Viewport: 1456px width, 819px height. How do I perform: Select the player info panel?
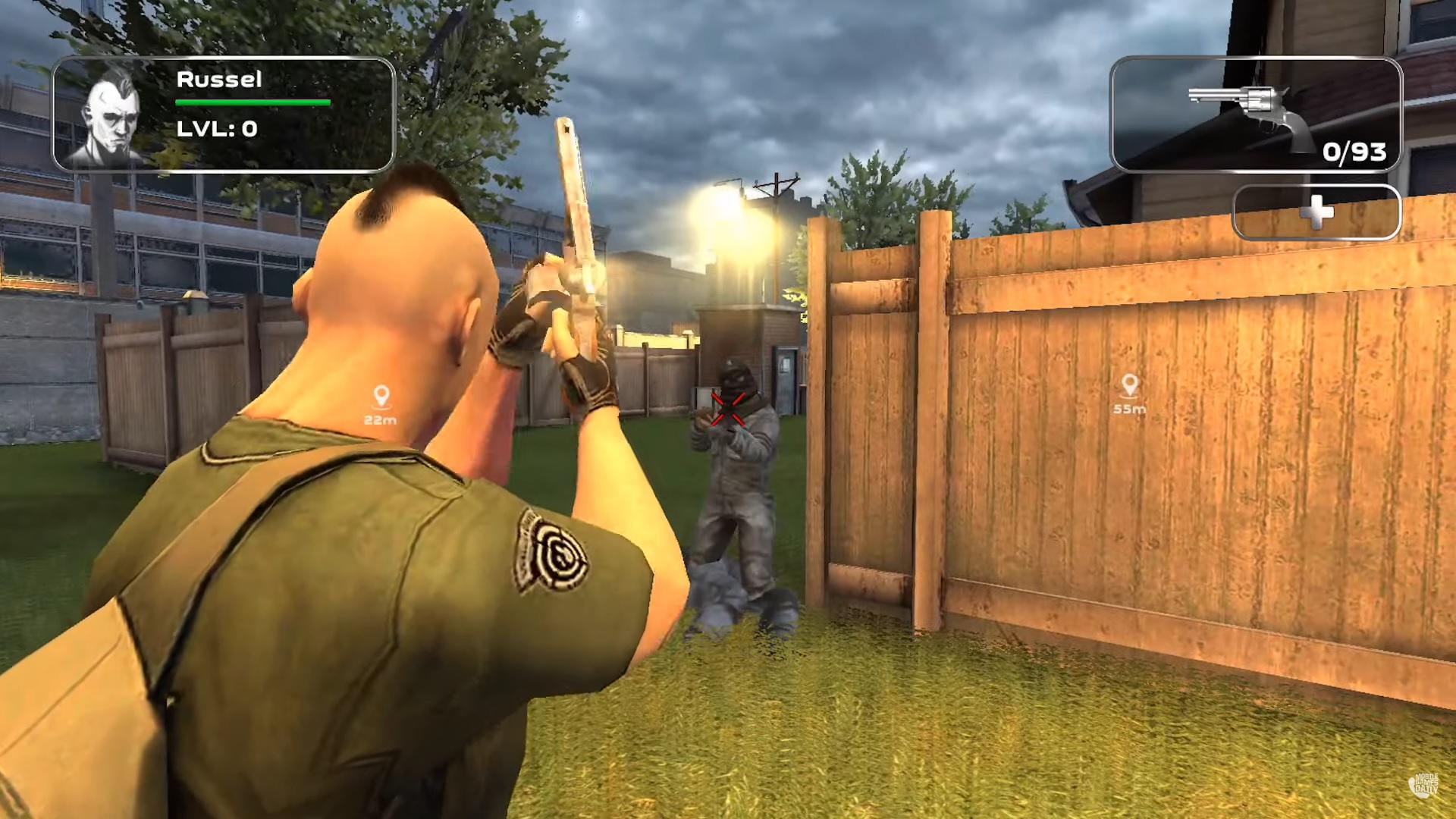tap(224, 114)
